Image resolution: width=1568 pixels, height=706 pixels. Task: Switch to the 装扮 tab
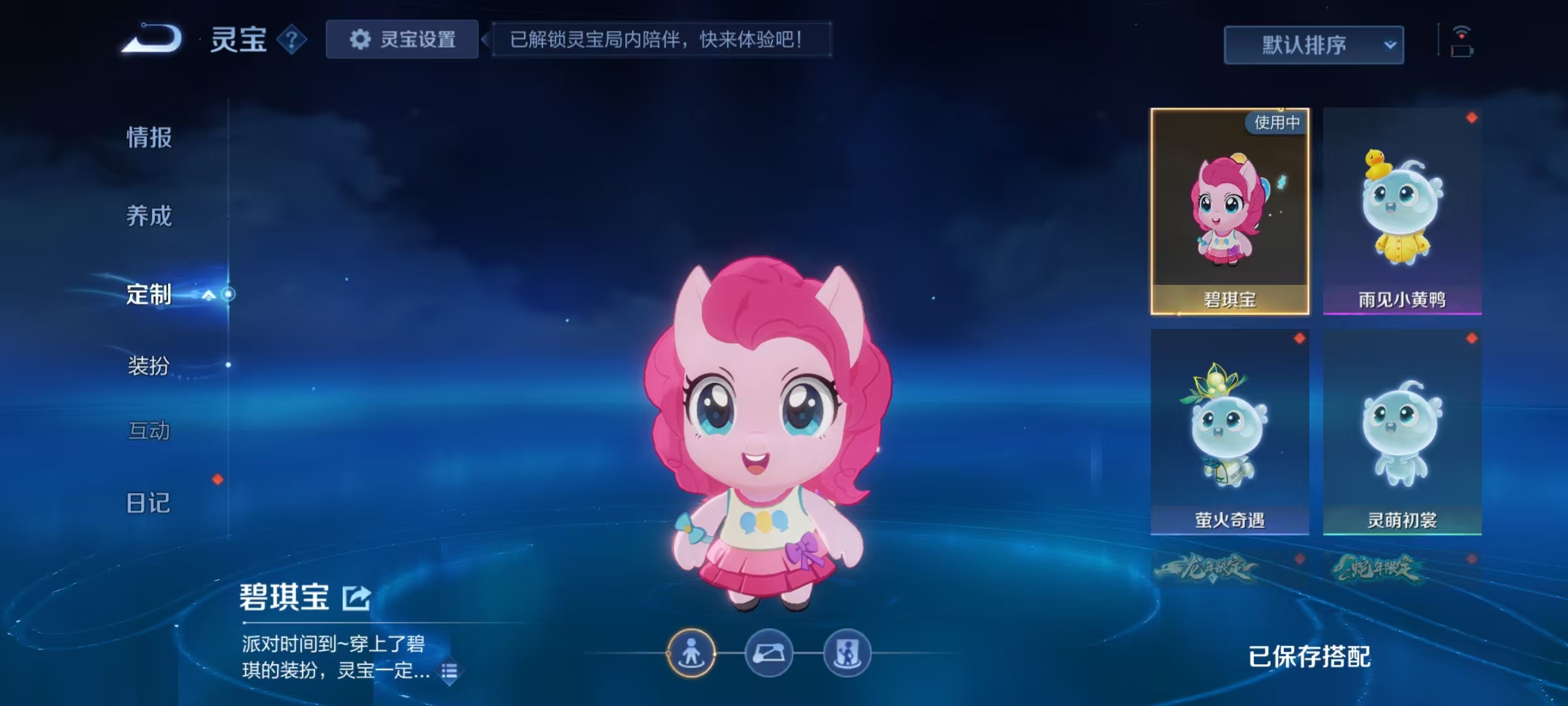[x=148, y=367]
